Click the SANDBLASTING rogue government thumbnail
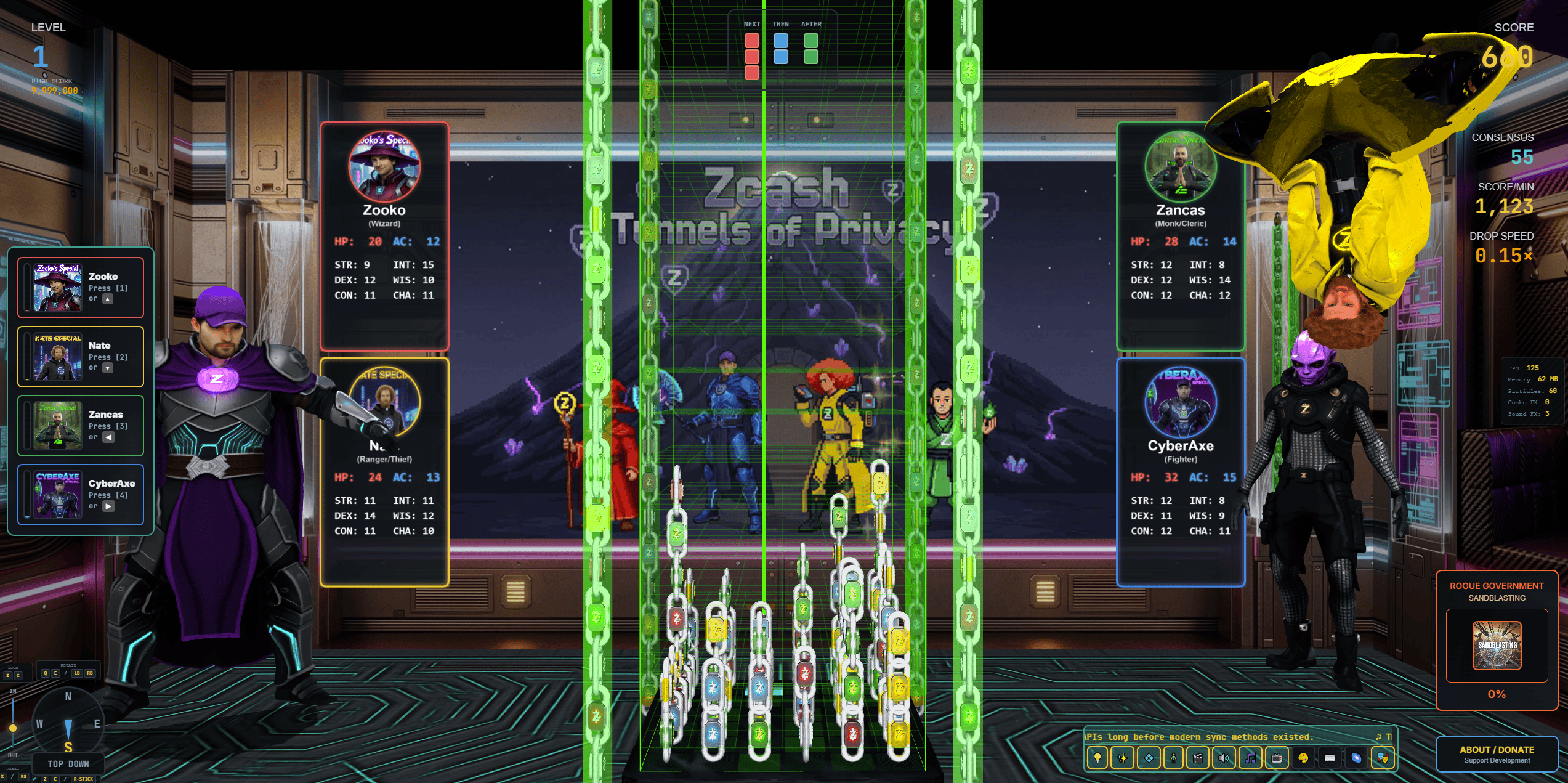Screen dimensions: 1568x783 click(1497, 646)
